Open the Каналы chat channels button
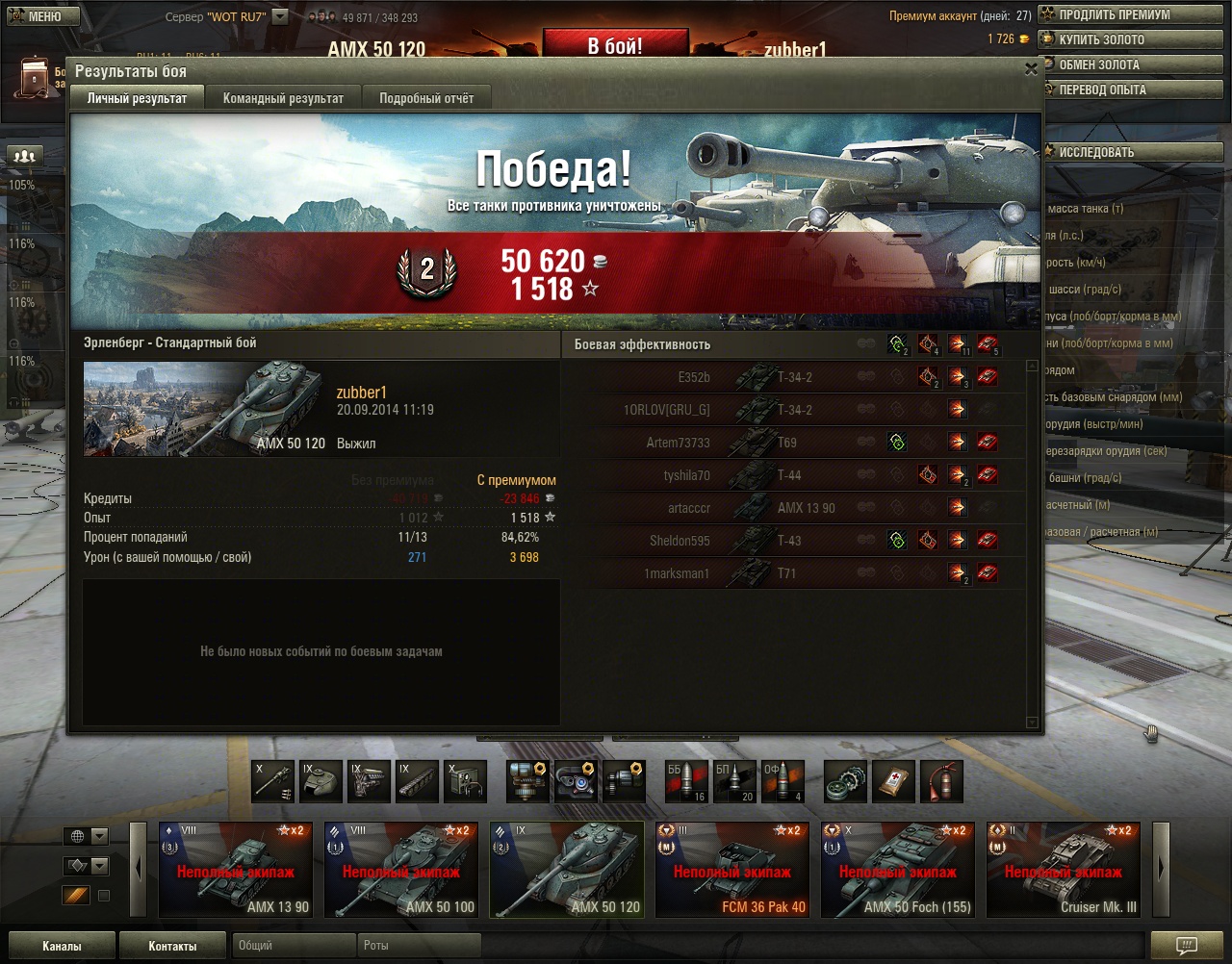The image size is (1232, 964). click(x=62, y=946)
